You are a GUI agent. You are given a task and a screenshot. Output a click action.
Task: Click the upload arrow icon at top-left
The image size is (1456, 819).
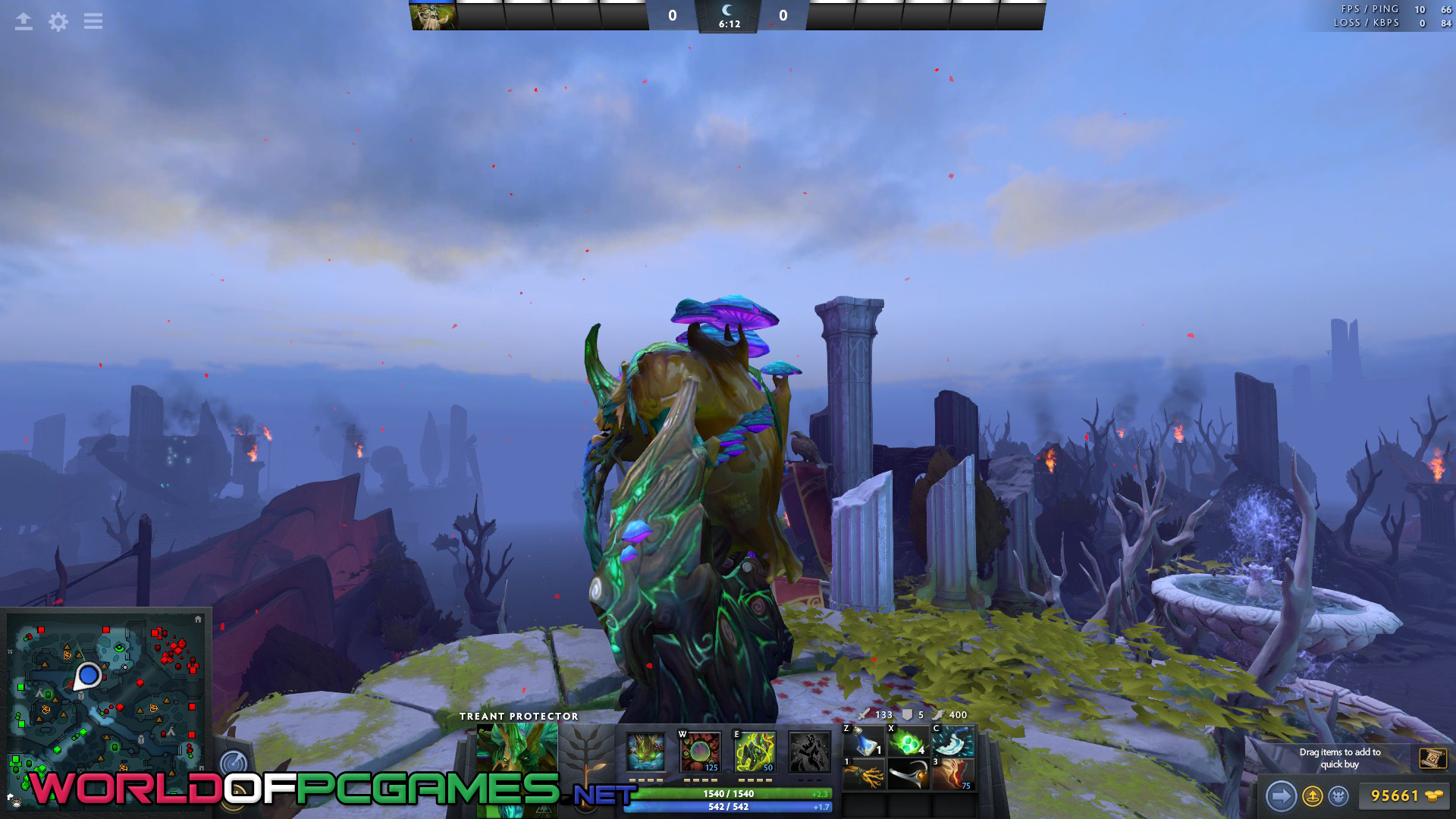pos(24,21)
